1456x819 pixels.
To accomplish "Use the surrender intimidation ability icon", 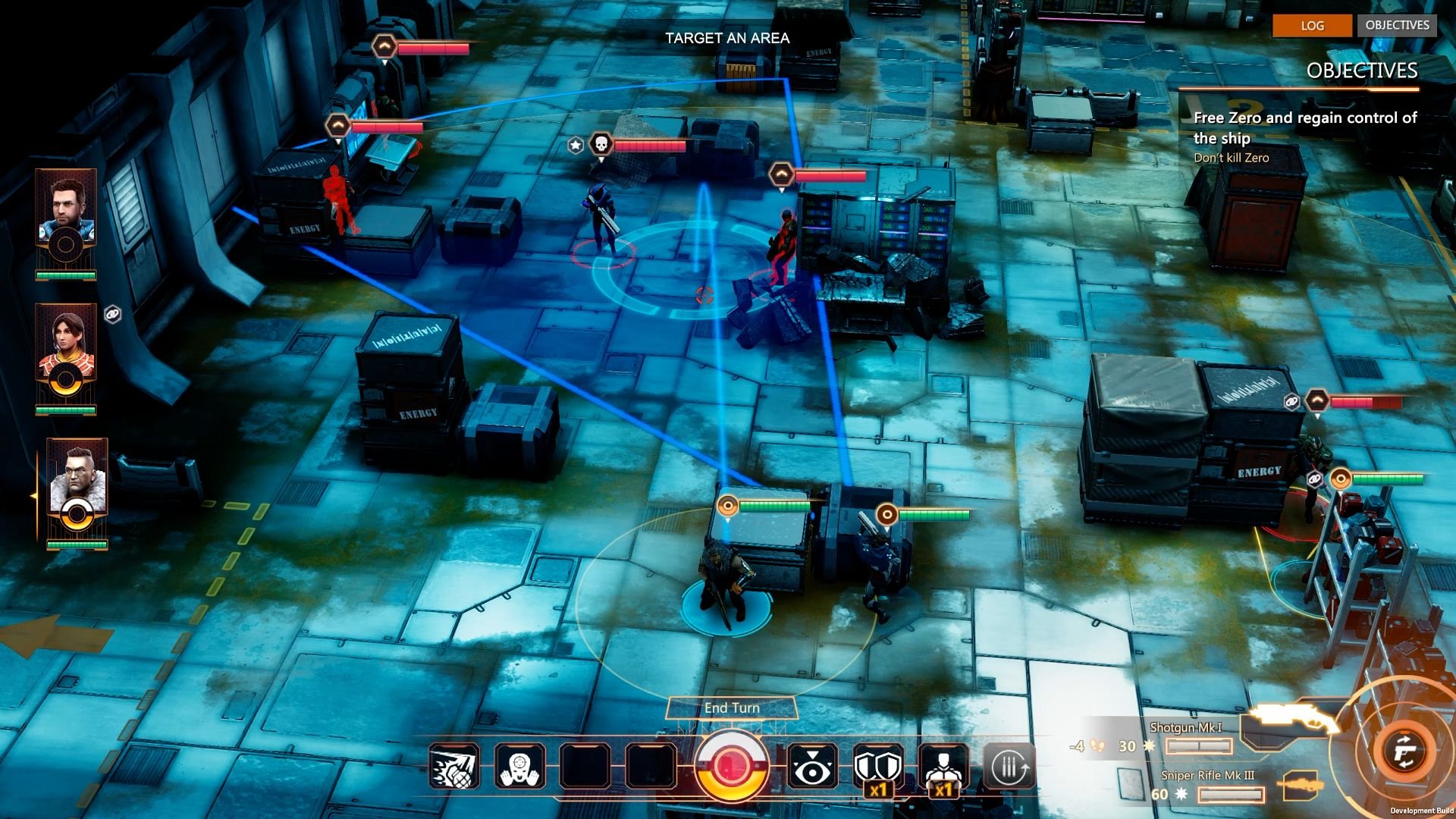I will (x=520, y=767).
